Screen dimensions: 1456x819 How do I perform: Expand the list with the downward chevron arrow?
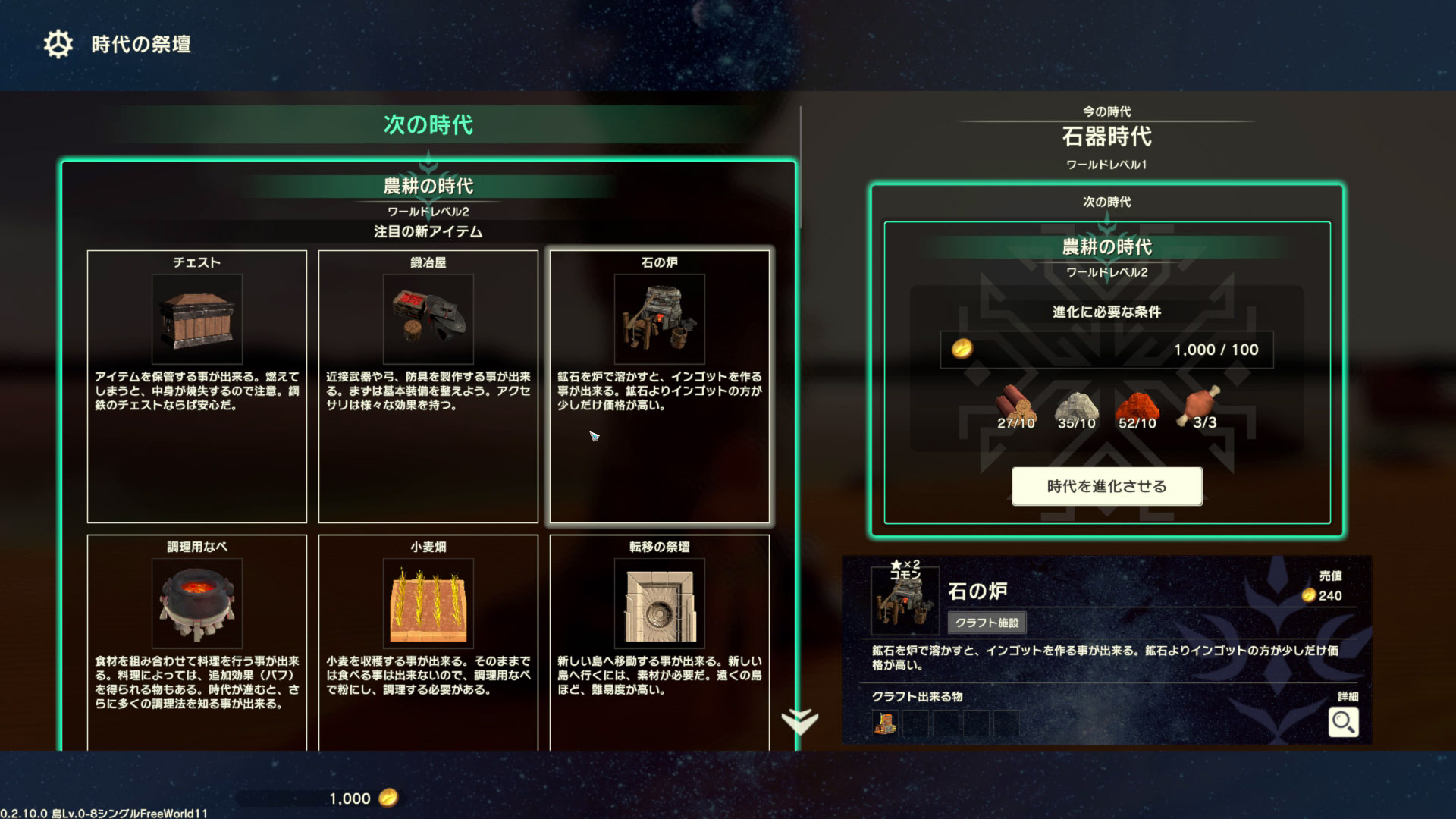tap(802, 720)
